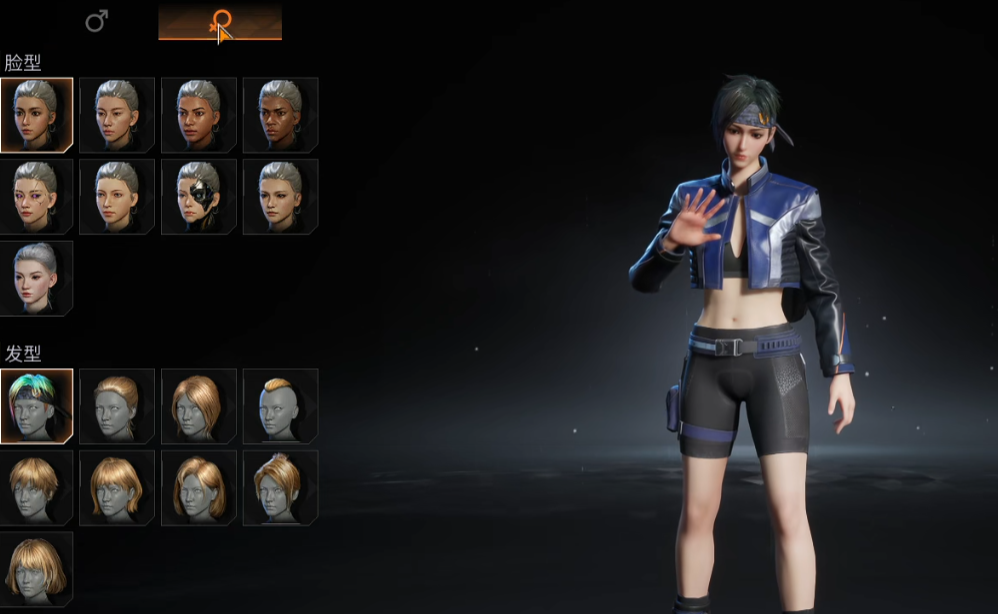This screenshot has width=998, height=614.
Task: Pick the hairstyle with the top knot updo
Action: tap(281, 487)
